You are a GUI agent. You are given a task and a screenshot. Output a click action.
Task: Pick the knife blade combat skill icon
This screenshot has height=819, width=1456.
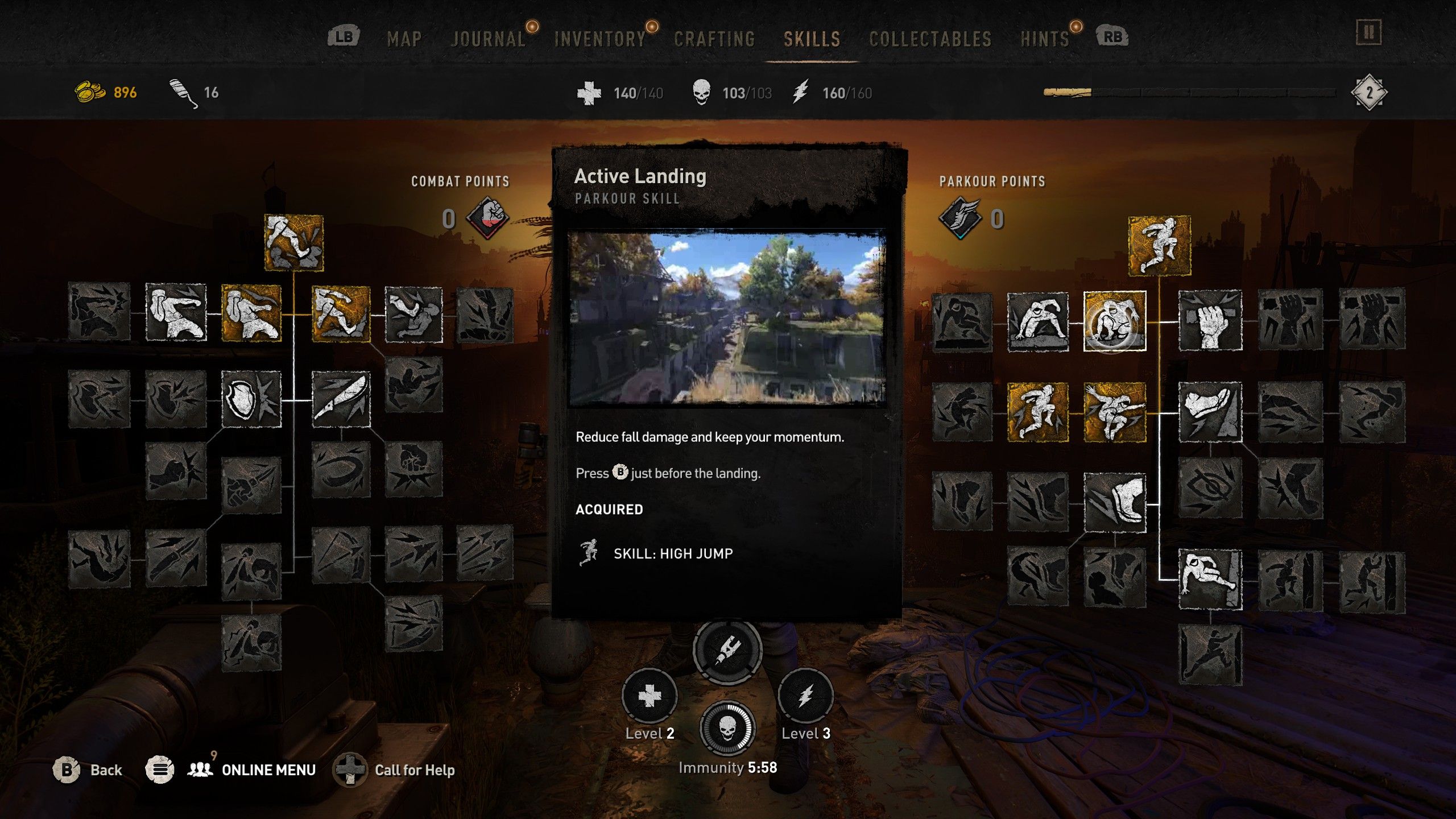[x=341, y=399]
